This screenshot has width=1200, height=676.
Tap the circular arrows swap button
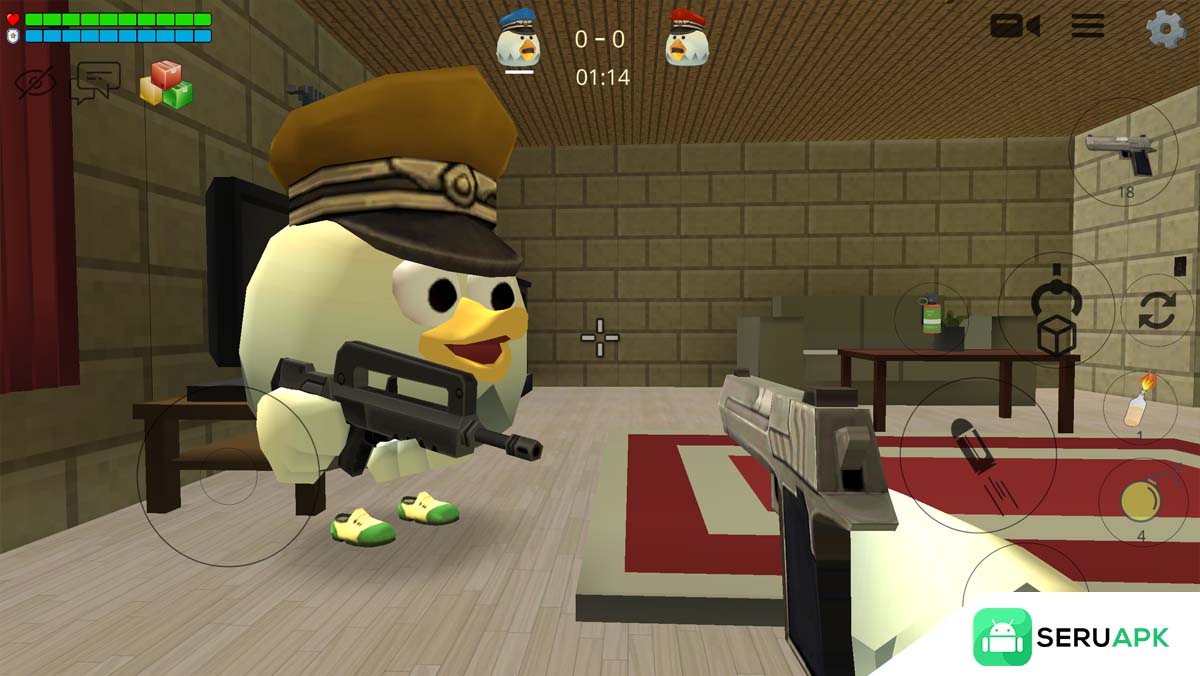click(x=1157, y=310)
